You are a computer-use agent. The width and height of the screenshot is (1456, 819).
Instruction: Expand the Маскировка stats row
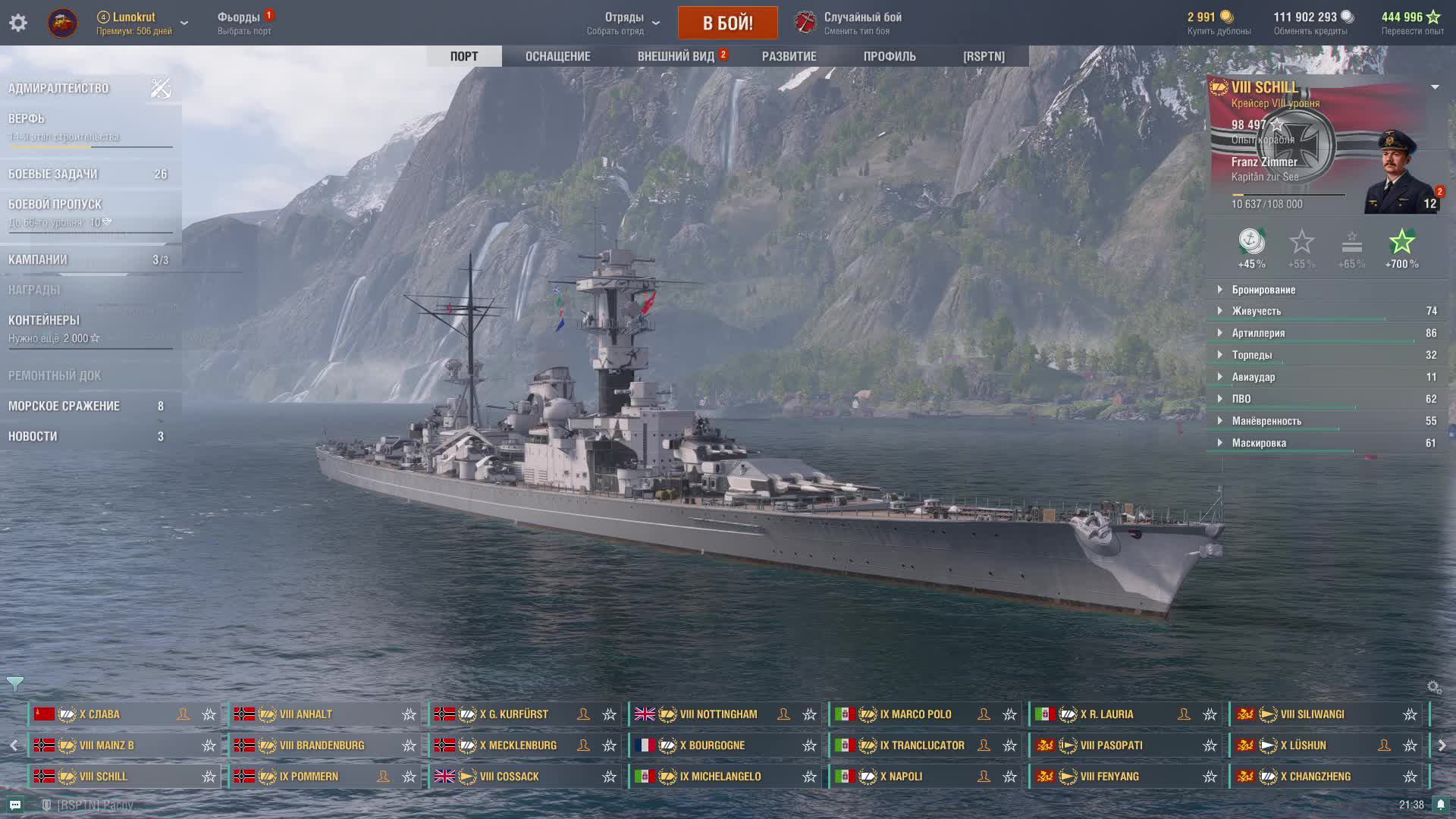(1259, 443)
